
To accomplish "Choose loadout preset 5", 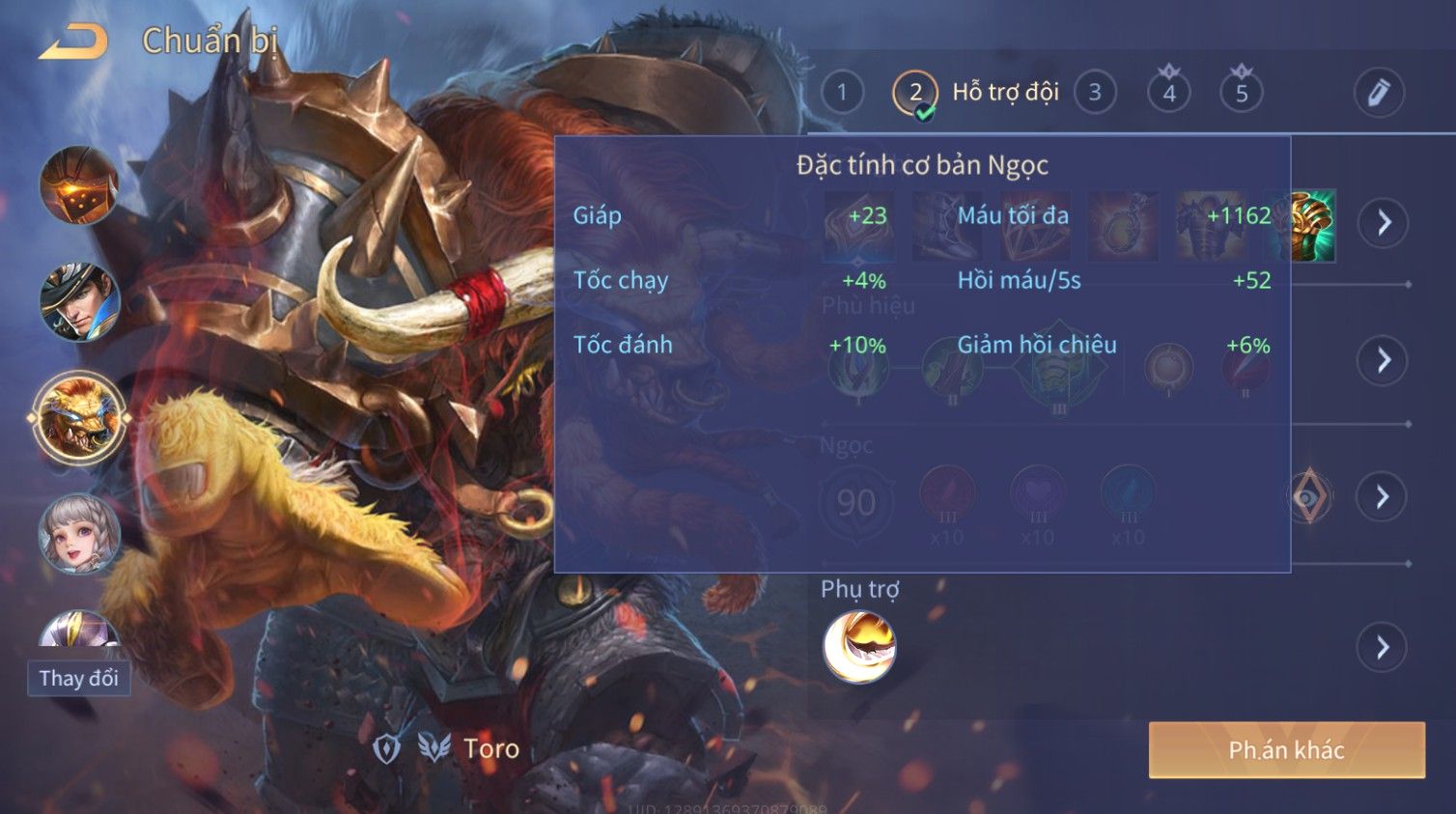I will (x=1242, y=93).
